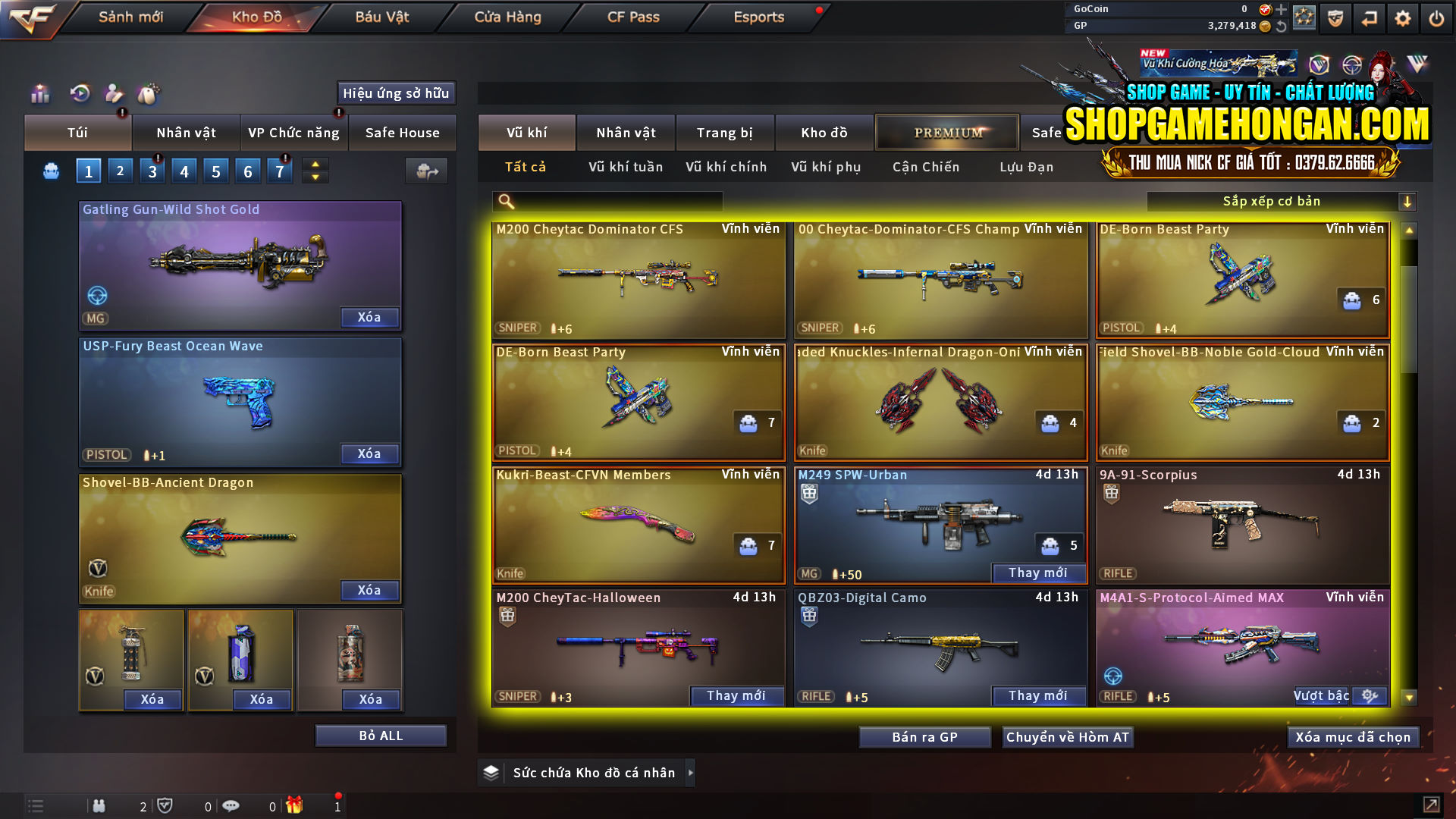Open the friends icon in the bottom status bar
The image size is (1456, 819).
pos(99,805)
